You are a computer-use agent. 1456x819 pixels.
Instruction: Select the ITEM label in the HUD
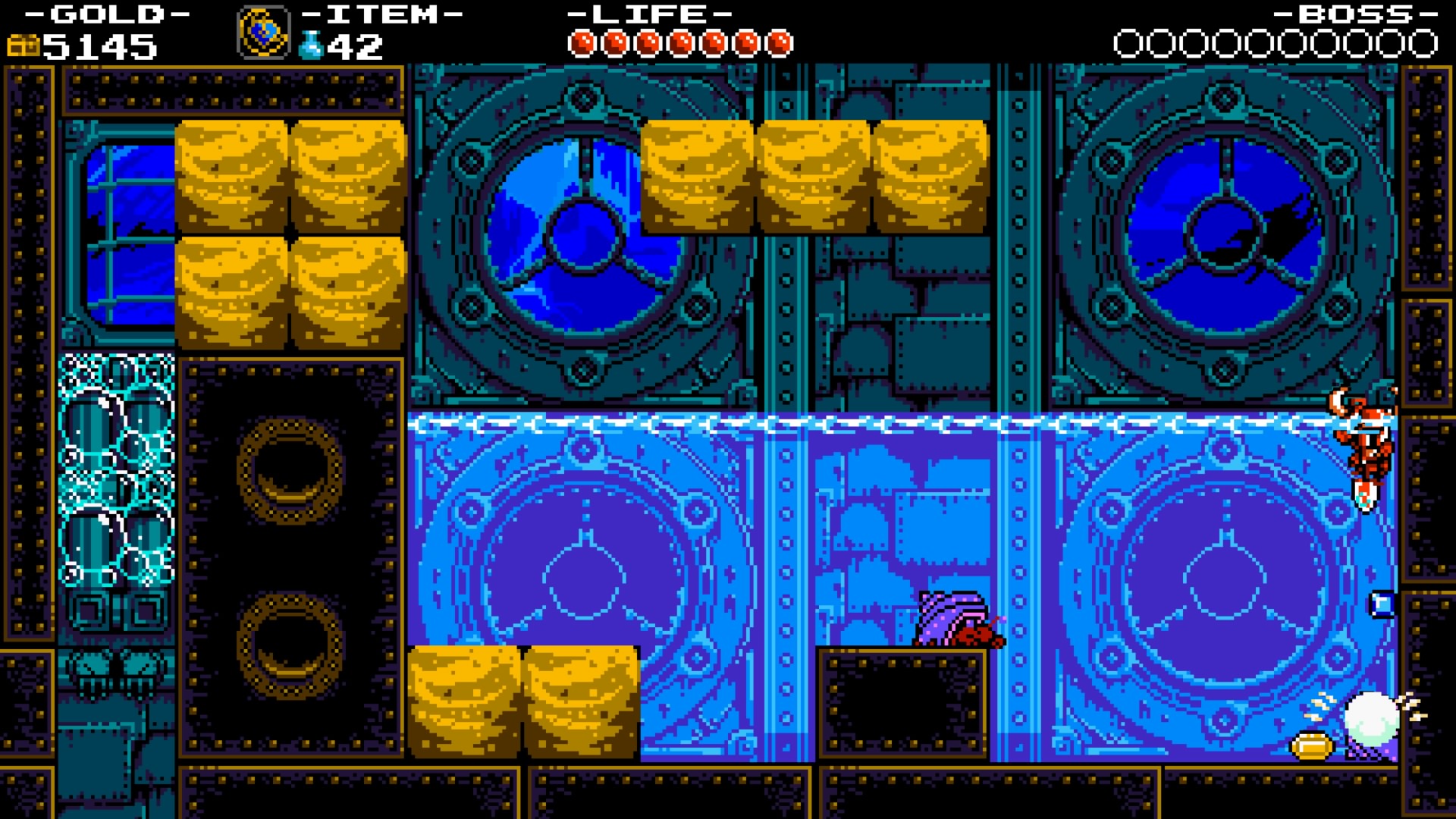pyautogui.click(x=379, y=14)
